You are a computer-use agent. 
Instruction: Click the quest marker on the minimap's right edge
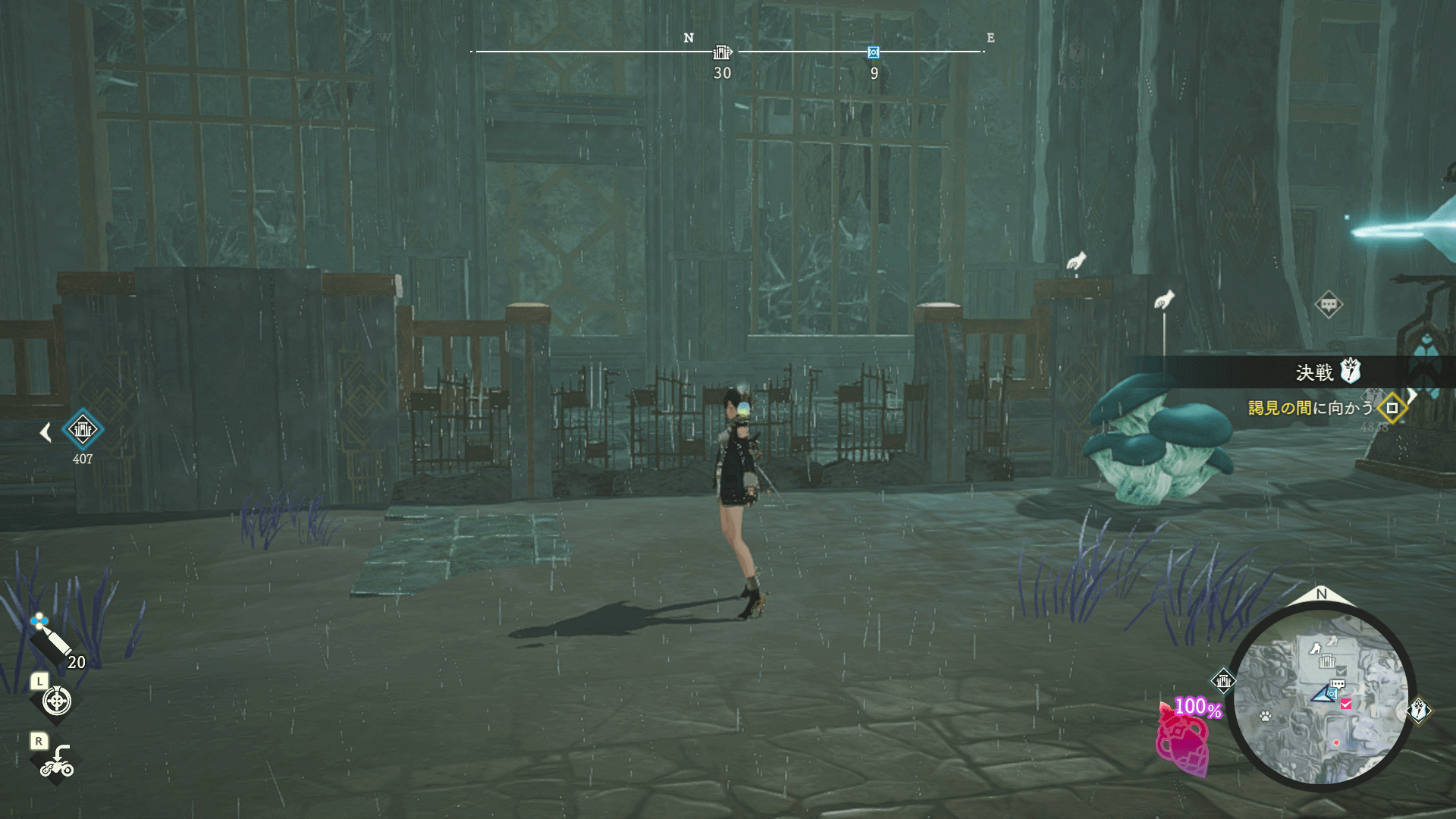(x=1419, y=711)
